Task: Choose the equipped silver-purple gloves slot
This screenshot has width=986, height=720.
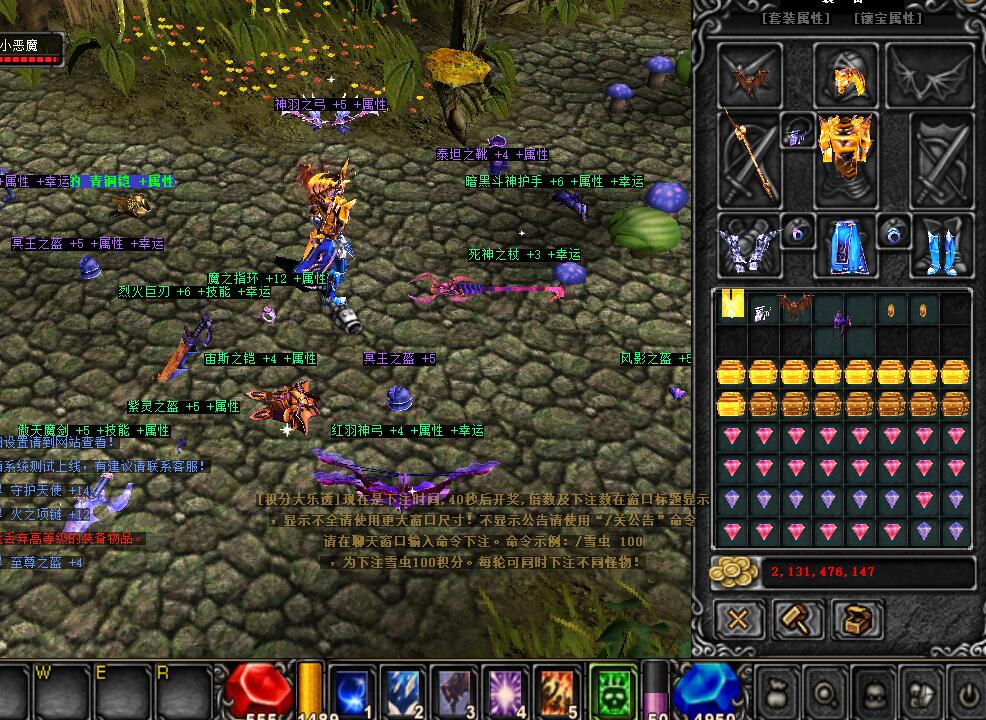Action: 749,245
